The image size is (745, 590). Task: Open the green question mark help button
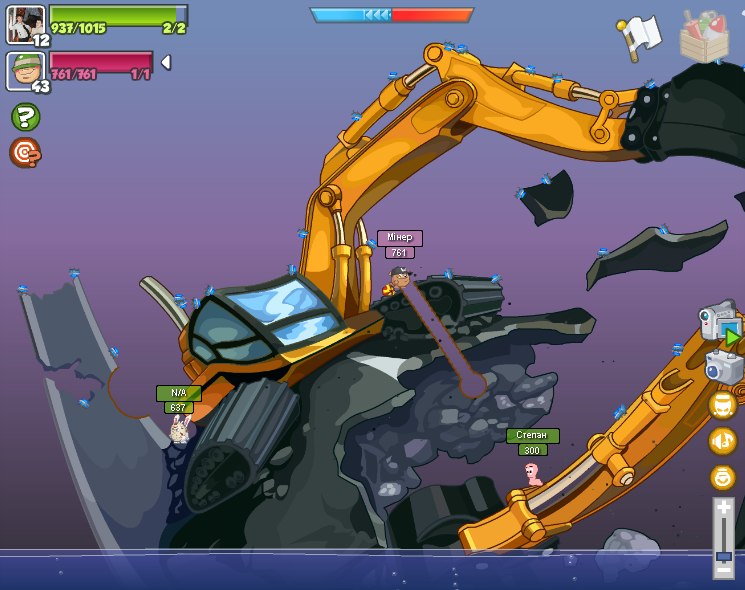pyautogui.click(x=25, y=117)
